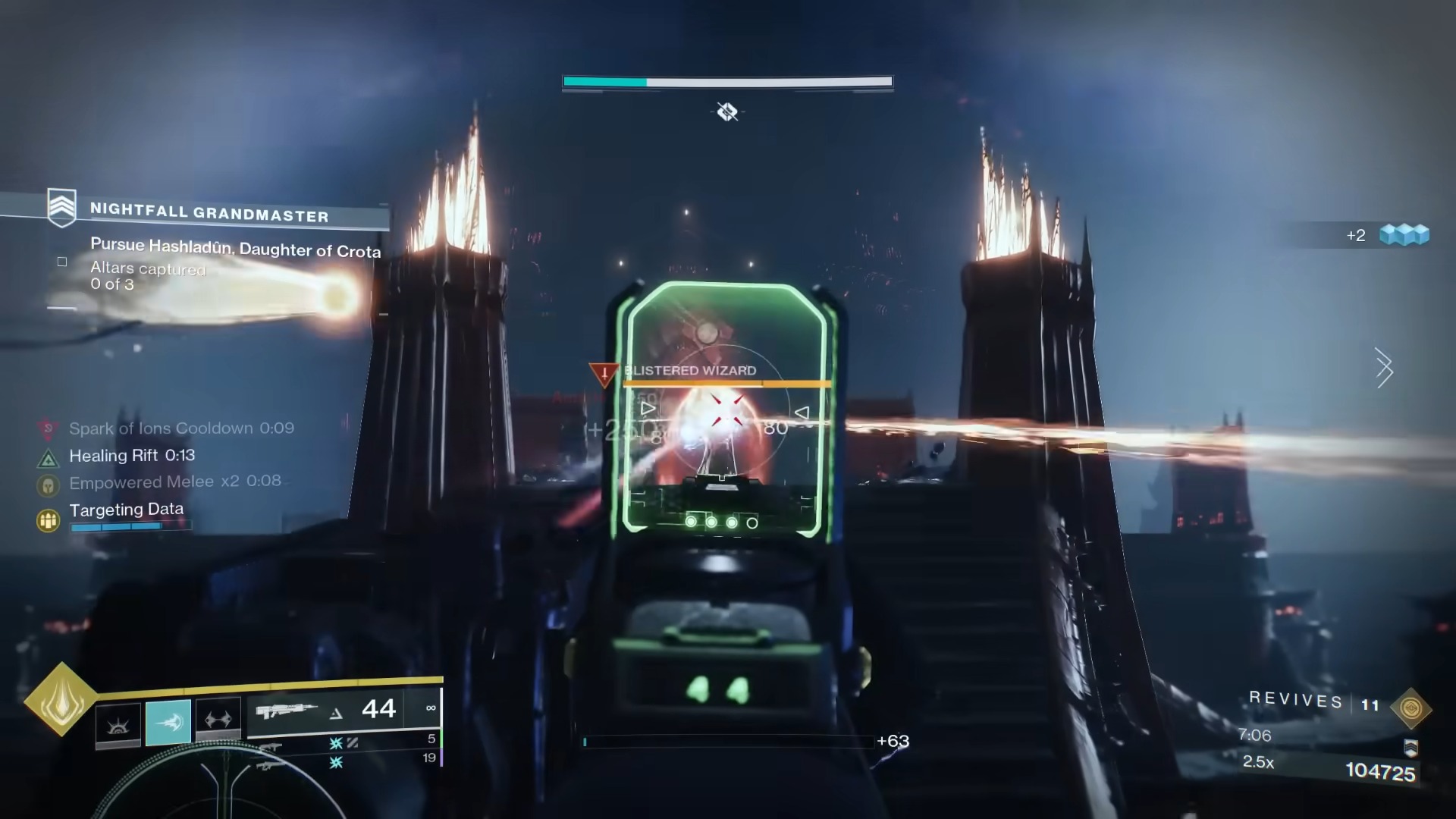Click the boss health progress bar at top
The image size is (1456, 819).
(x=726, y=80)
